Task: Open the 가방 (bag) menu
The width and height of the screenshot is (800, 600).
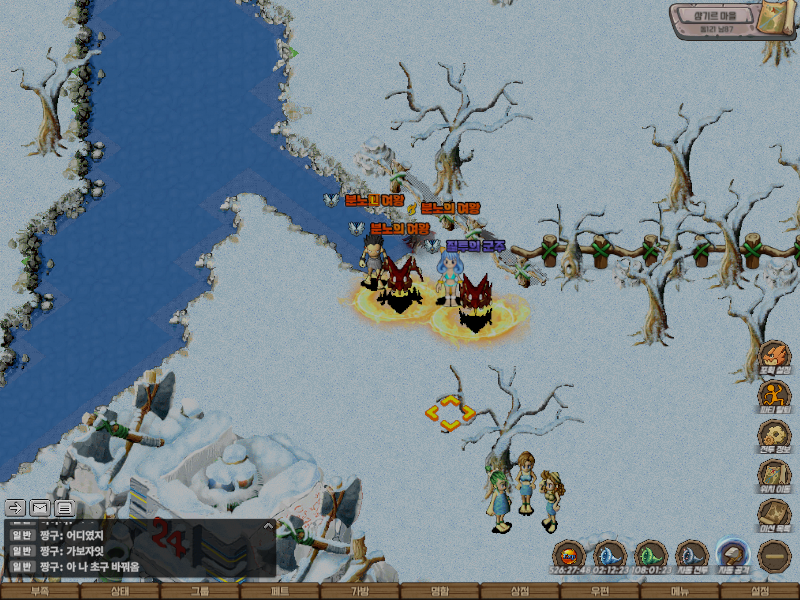Action: point(360,592)
